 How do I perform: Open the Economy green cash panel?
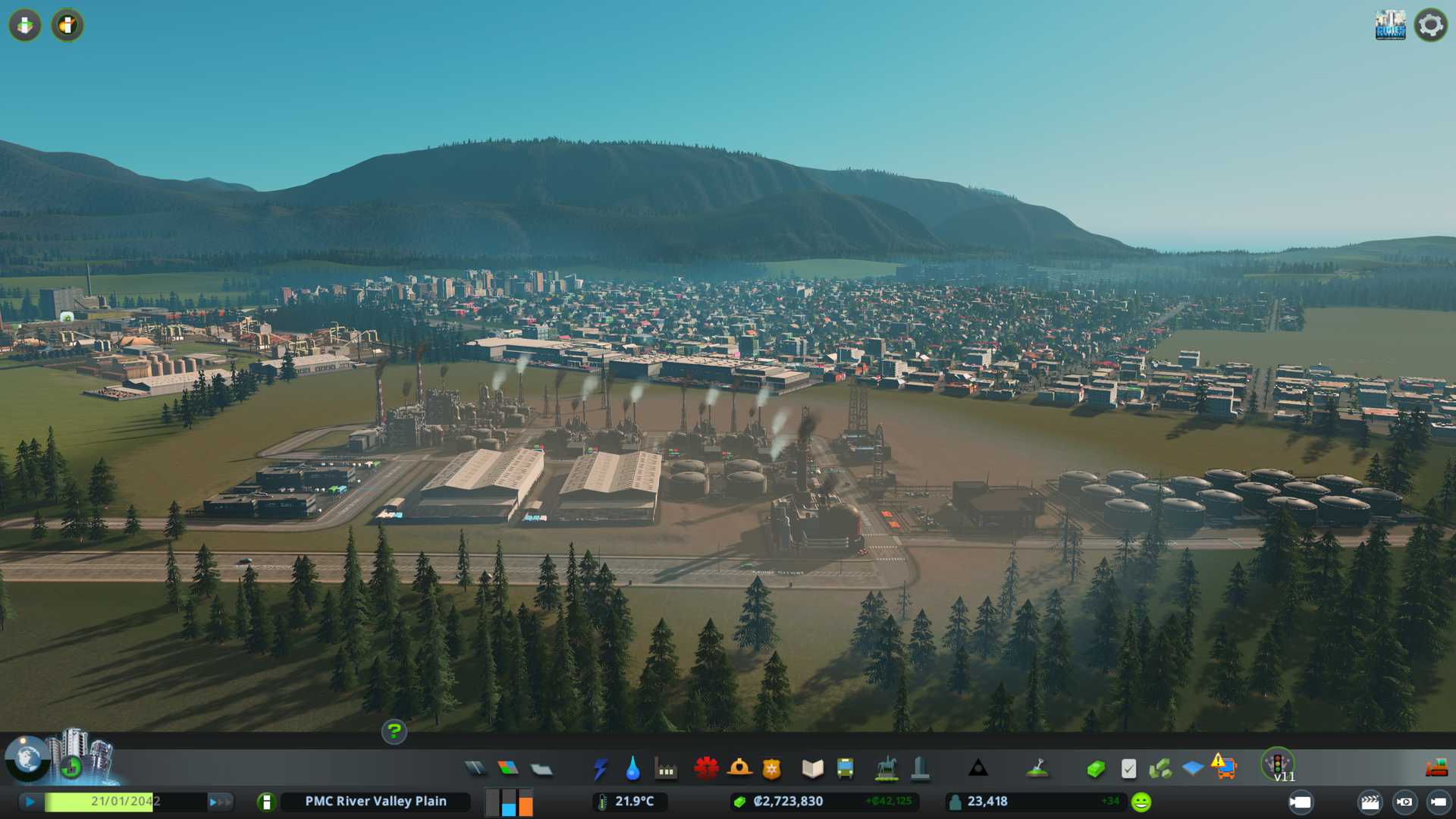1095,769
